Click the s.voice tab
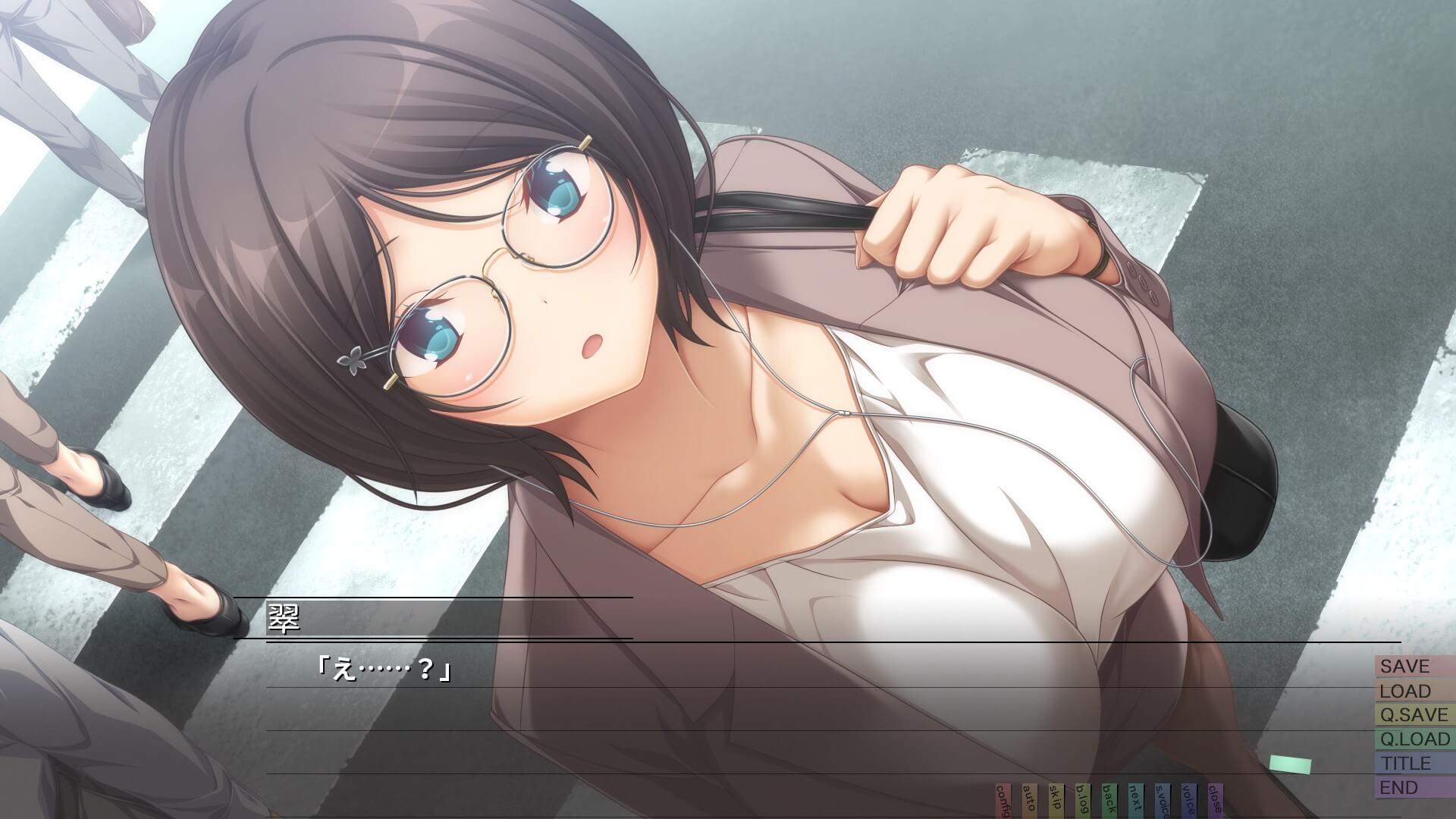 coord(1162,802)
